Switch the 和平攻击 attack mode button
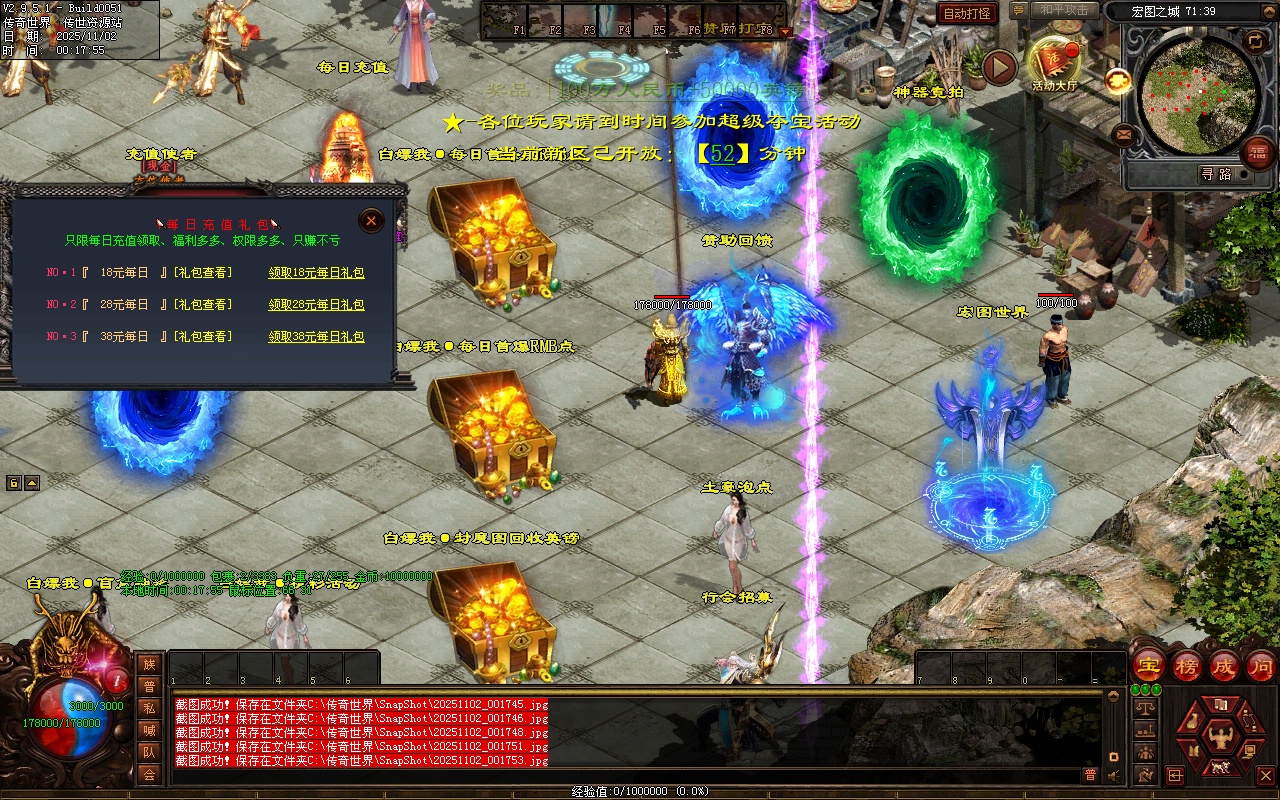Screen dimensions: 1280x800 tap(1064, 11)
